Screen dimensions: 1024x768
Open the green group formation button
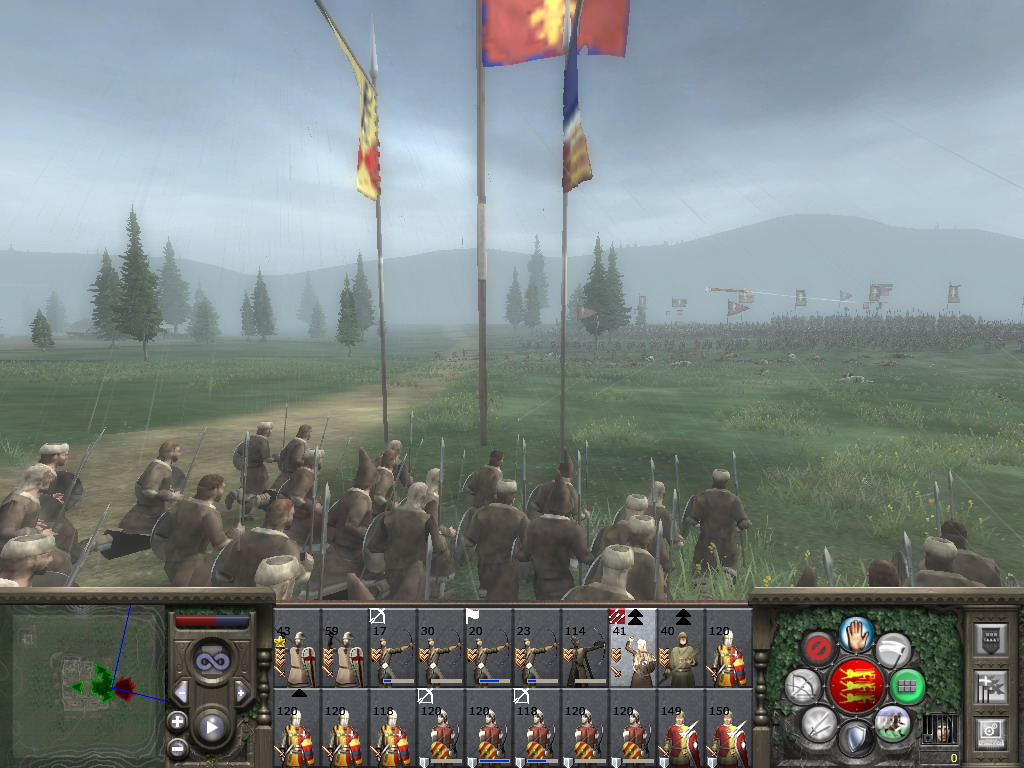click(x=907, y=687)
